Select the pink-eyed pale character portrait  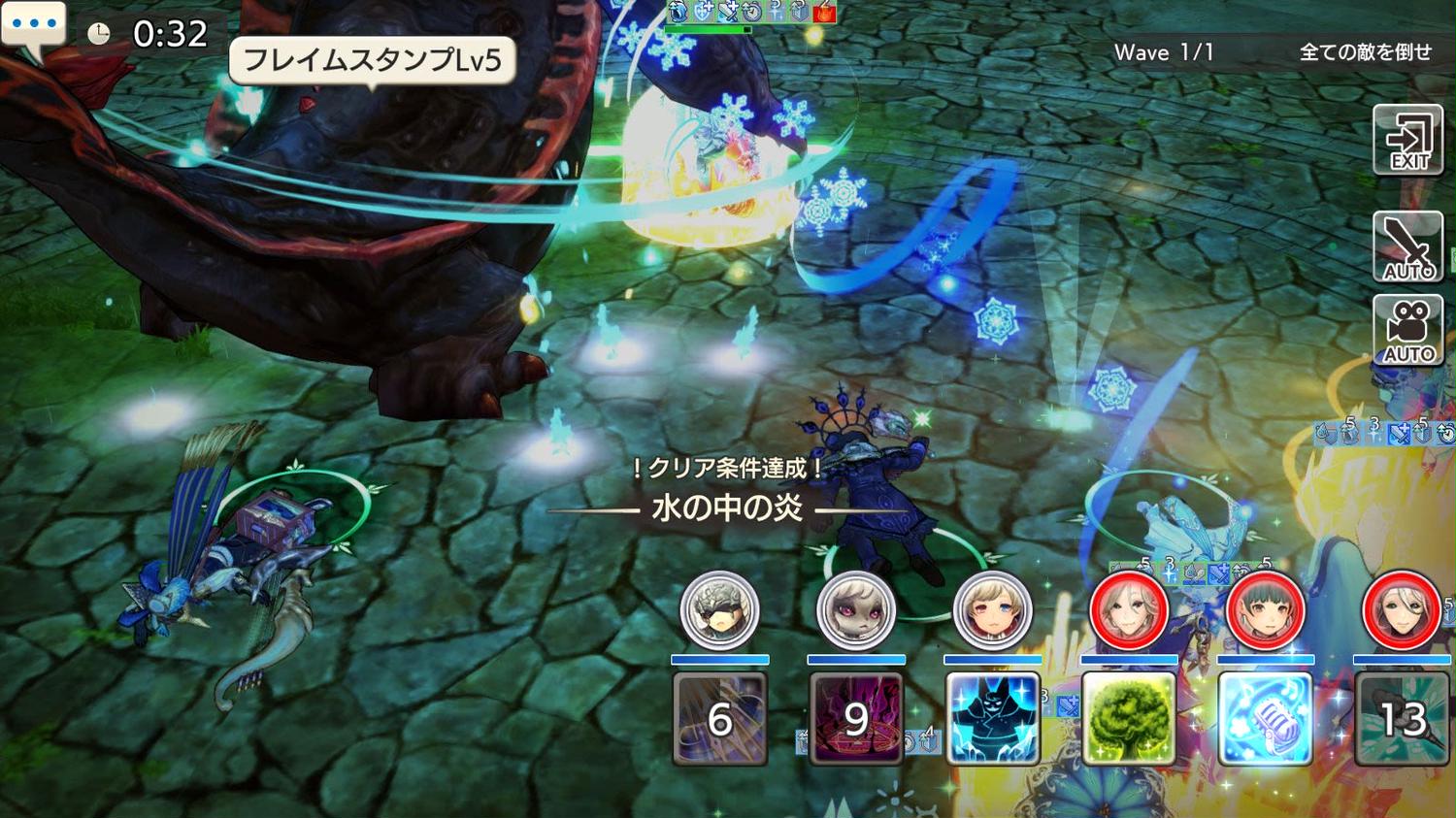pos(855,610)
